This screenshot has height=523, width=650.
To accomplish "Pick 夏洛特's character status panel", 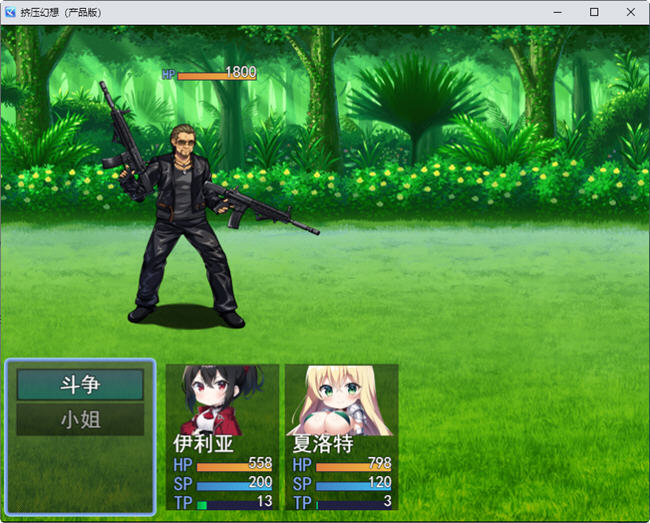I will point(341,438).
